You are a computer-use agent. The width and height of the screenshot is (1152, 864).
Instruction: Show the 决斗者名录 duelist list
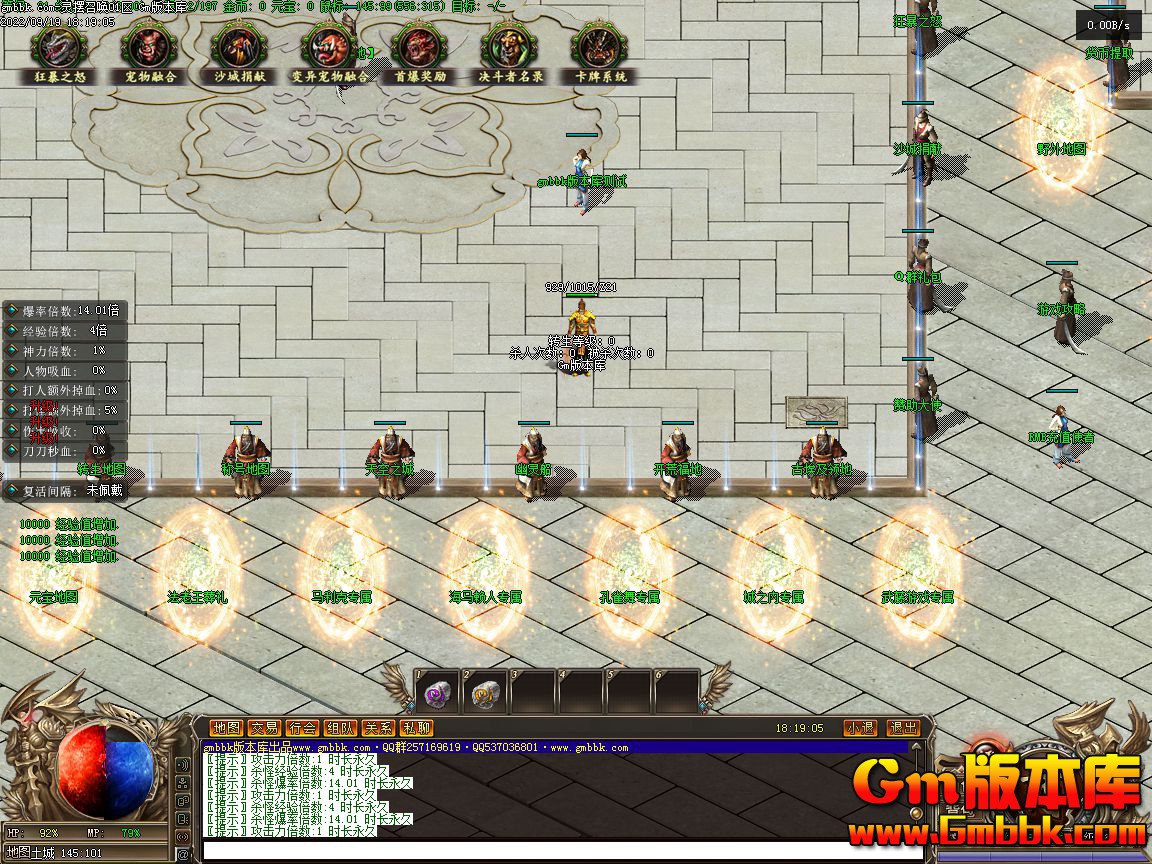click(x=510, y=48)
